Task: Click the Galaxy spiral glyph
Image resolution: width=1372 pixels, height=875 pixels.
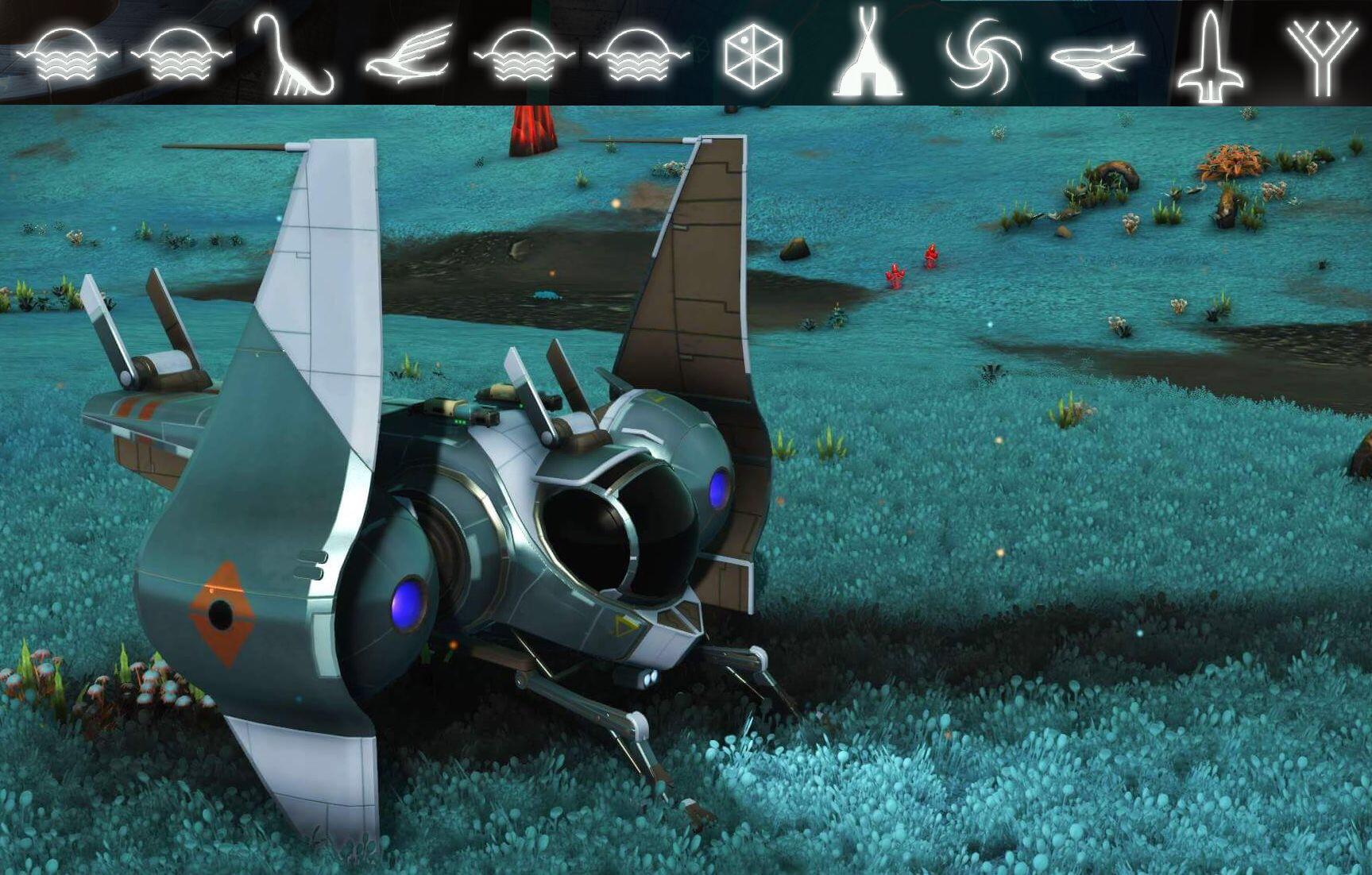Action: point(980,54)
